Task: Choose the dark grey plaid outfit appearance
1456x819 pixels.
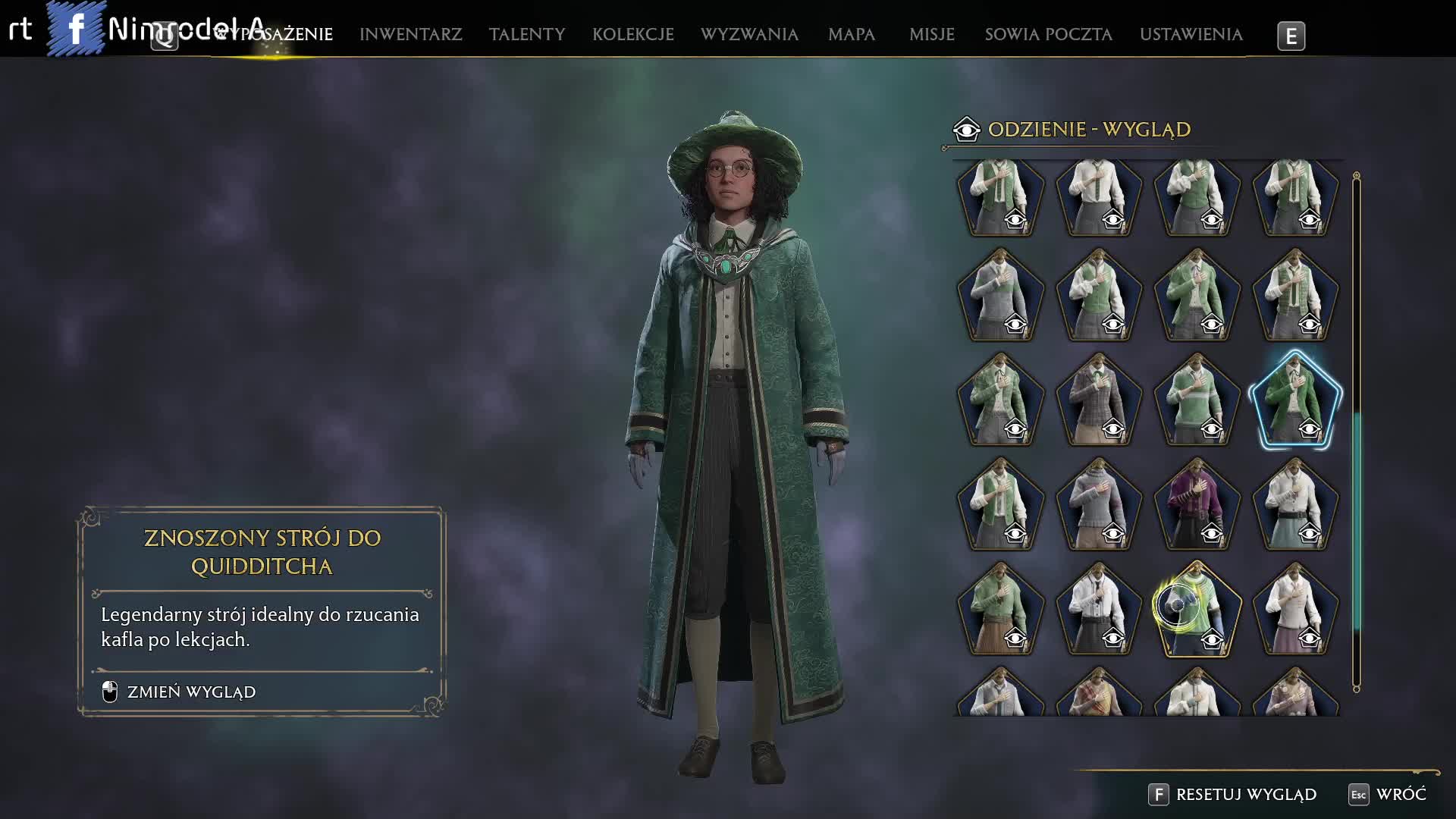Action: 1098,400
